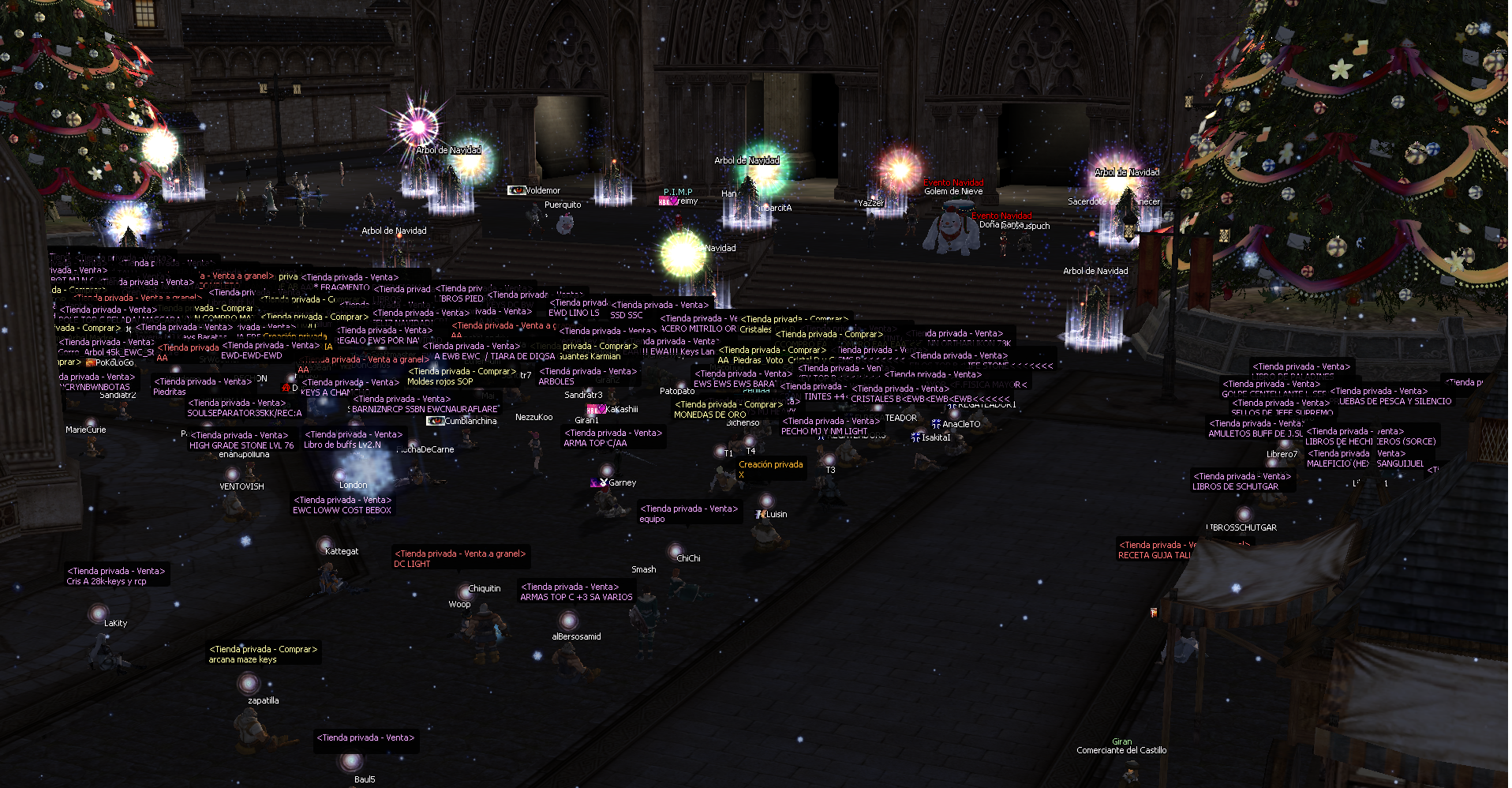Open the 'ARMAS TOP C +3 SA VARIOS' store
Image resolution: width=1512 pixels, height=788 pixels.
[x=576, y=592]
